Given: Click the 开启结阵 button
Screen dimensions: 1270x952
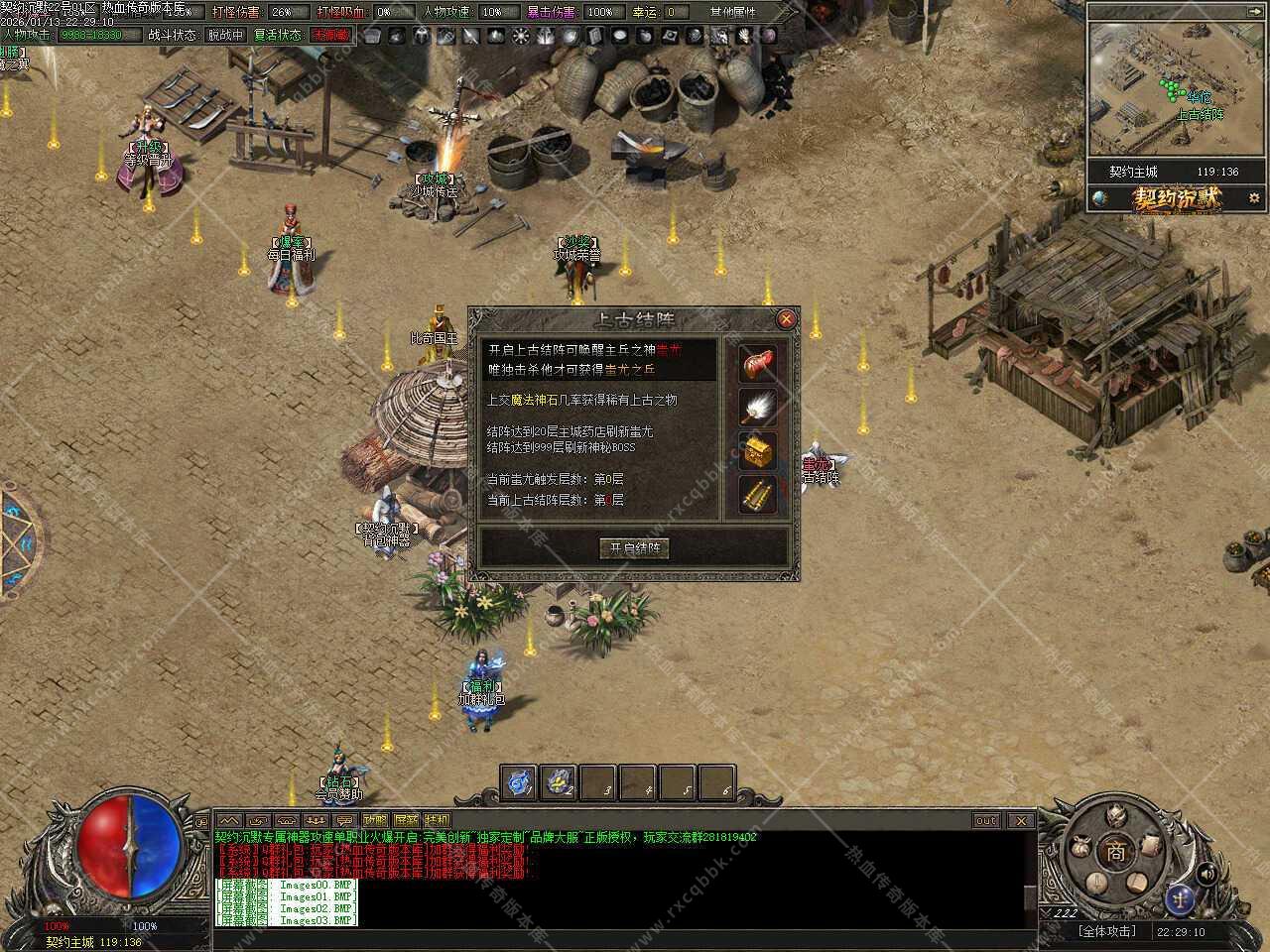Looking at the screenshot, I should [x=634, y=548].
